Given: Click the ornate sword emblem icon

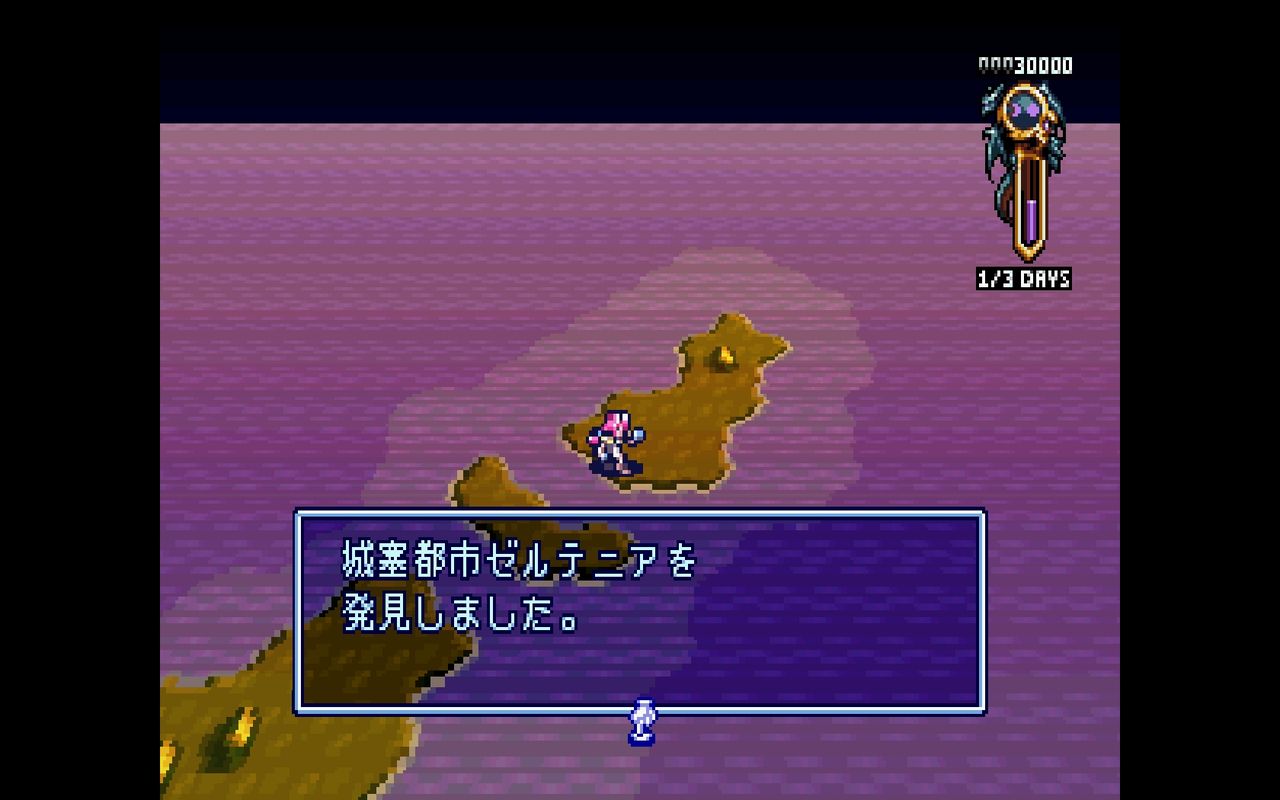Looking at the screenshot, I should pos(1023,170).
